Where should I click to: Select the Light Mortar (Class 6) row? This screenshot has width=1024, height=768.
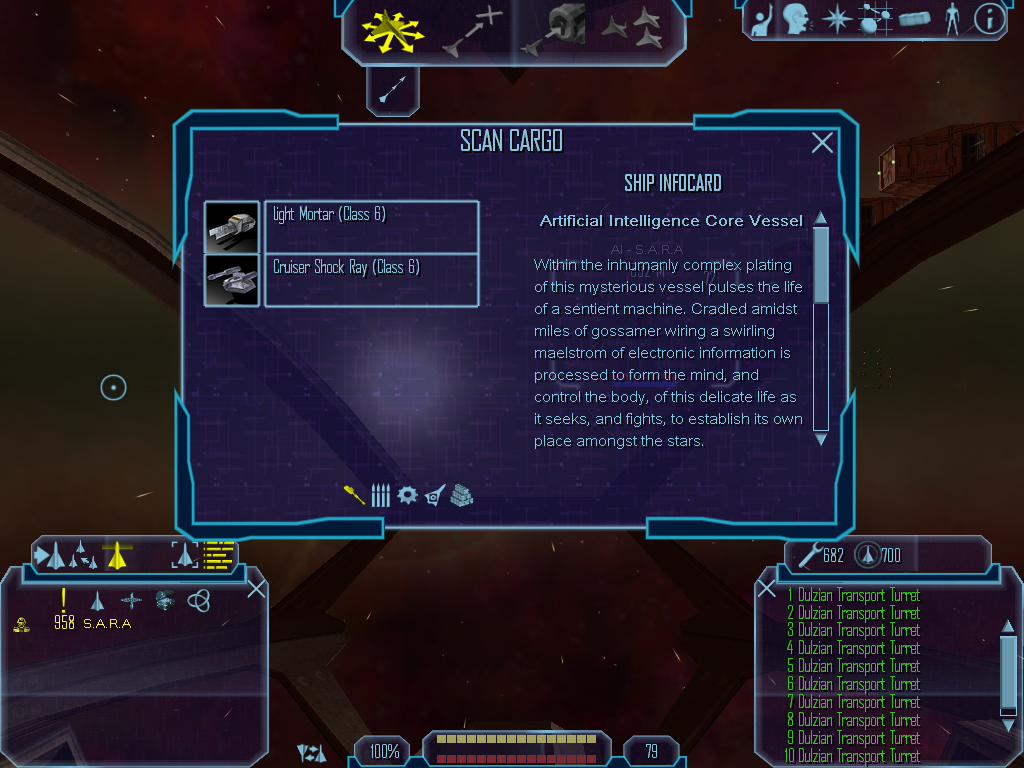click(x=371, y=226)
